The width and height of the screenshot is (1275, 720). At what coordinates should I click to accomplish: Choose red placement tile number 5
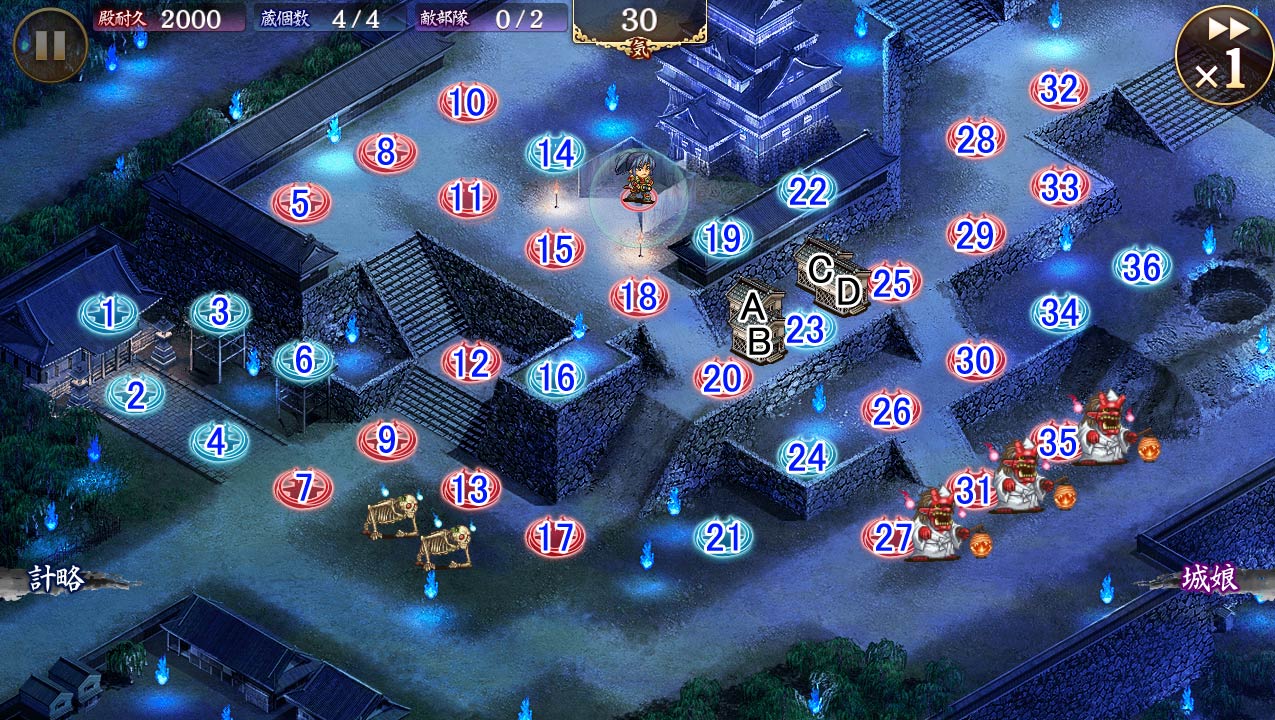pyautogui.click(x=301, y=203)
